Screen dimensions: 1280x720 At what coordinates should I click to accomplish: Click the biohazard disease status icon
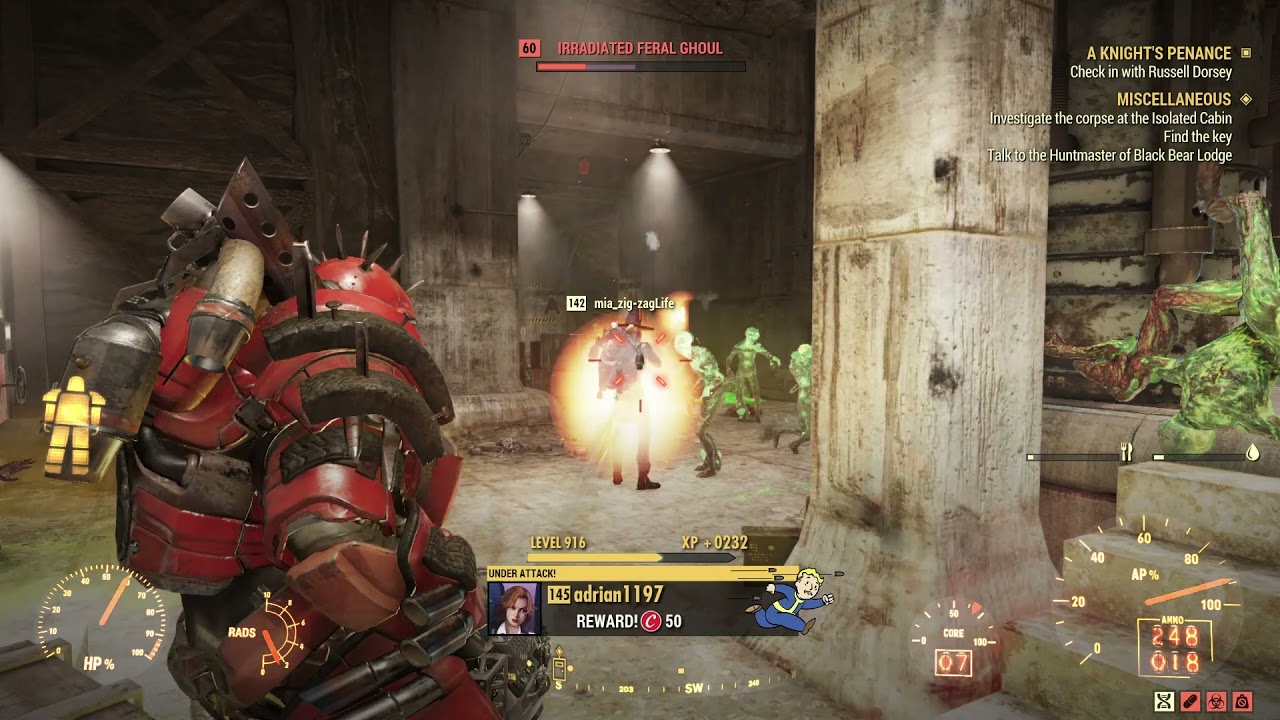[x=1216, y=702]
